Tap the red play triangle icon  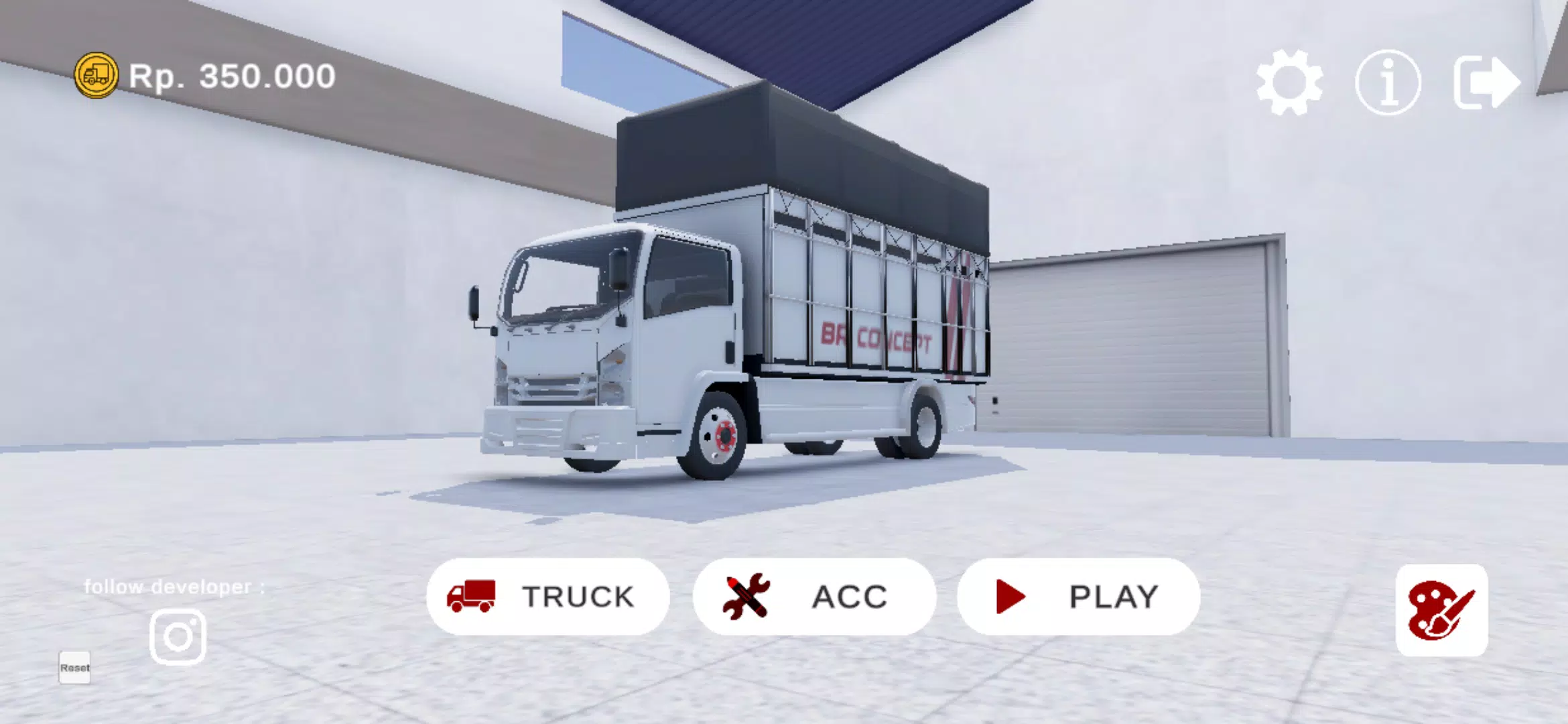coord(1012,597)
